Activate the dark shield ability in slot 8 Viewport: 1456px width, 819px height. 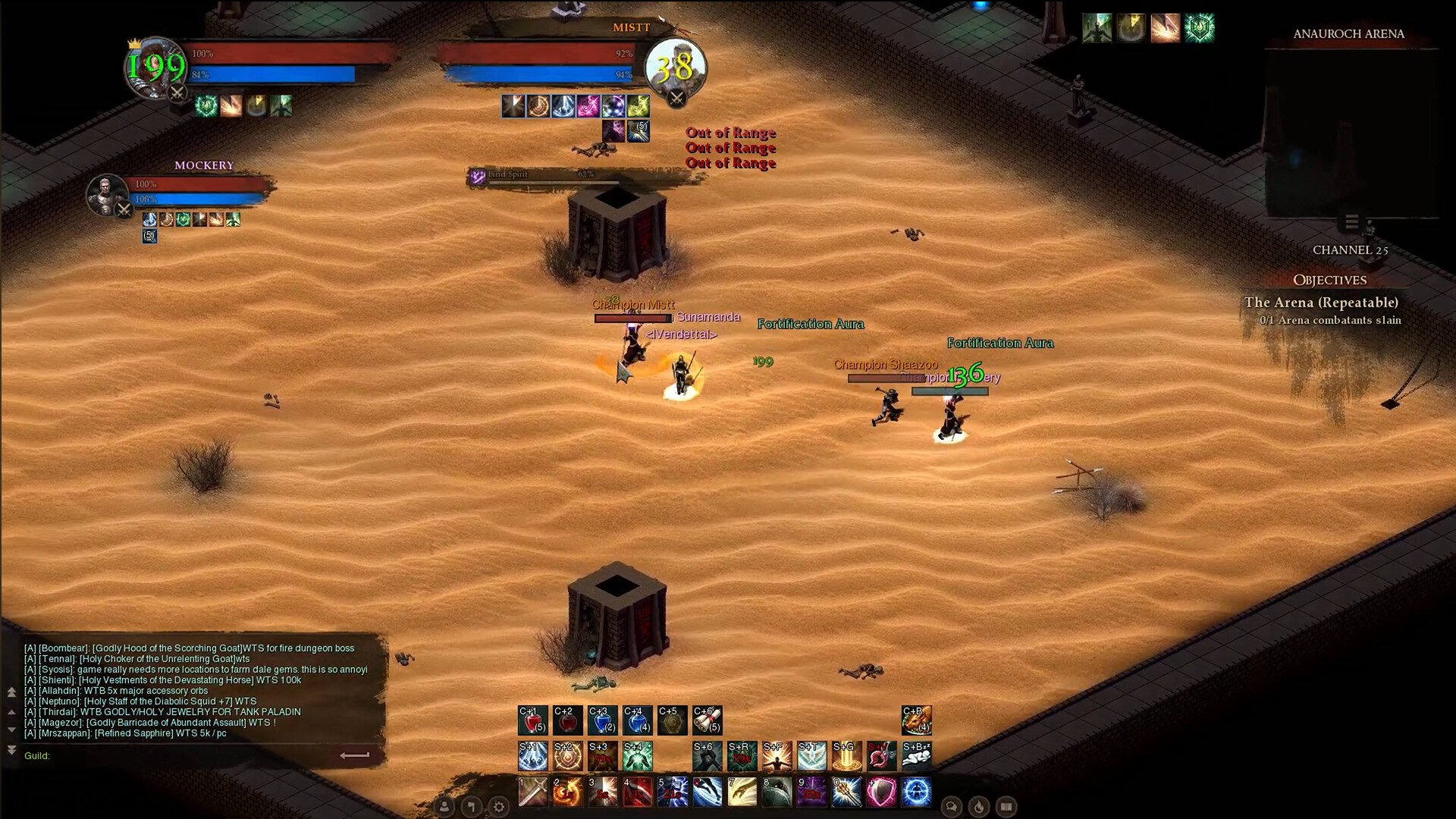point(777,792)
